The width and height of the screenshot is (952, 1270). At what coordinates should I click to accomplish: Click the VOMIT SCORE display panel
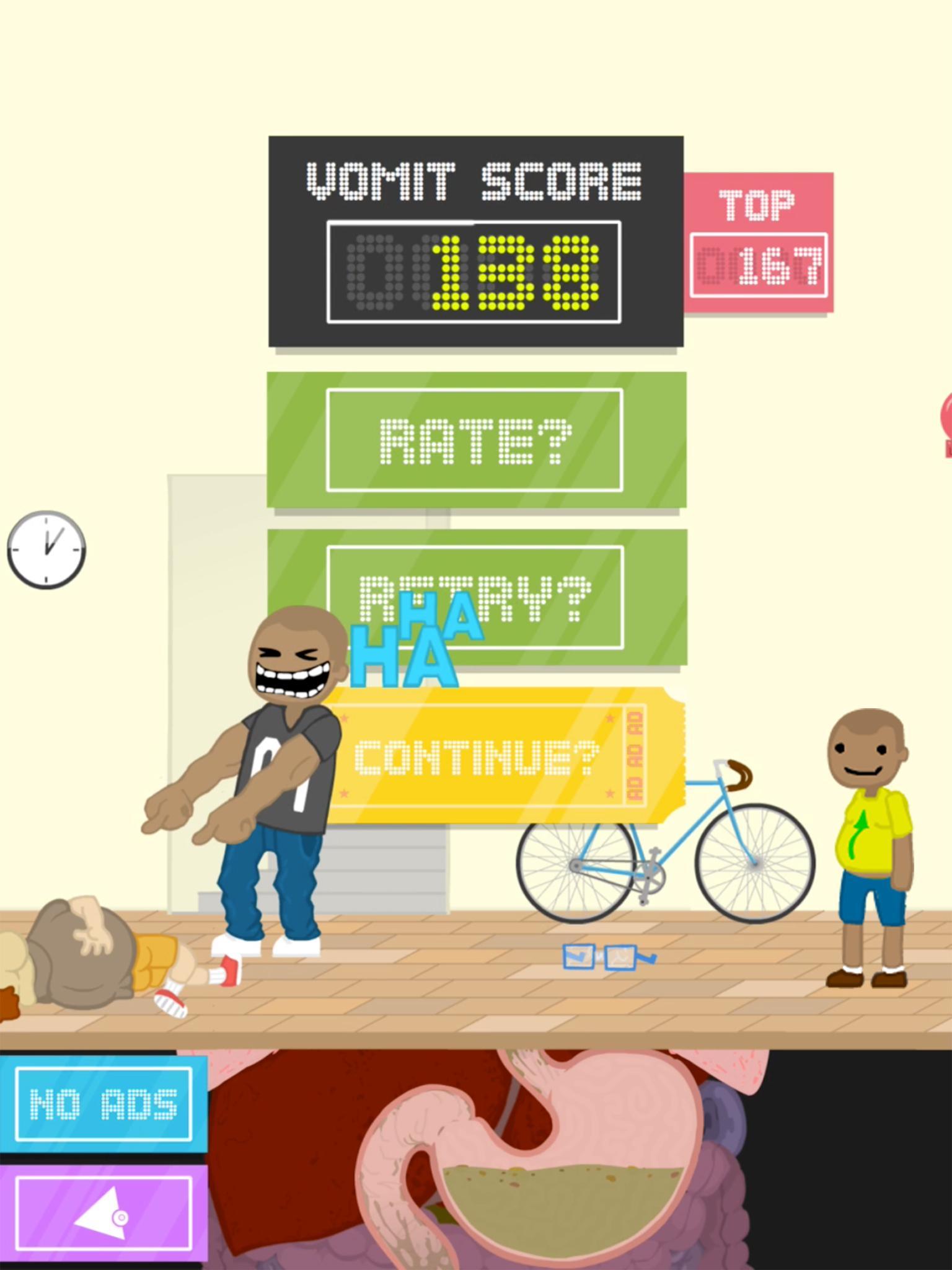click(474, 239)
